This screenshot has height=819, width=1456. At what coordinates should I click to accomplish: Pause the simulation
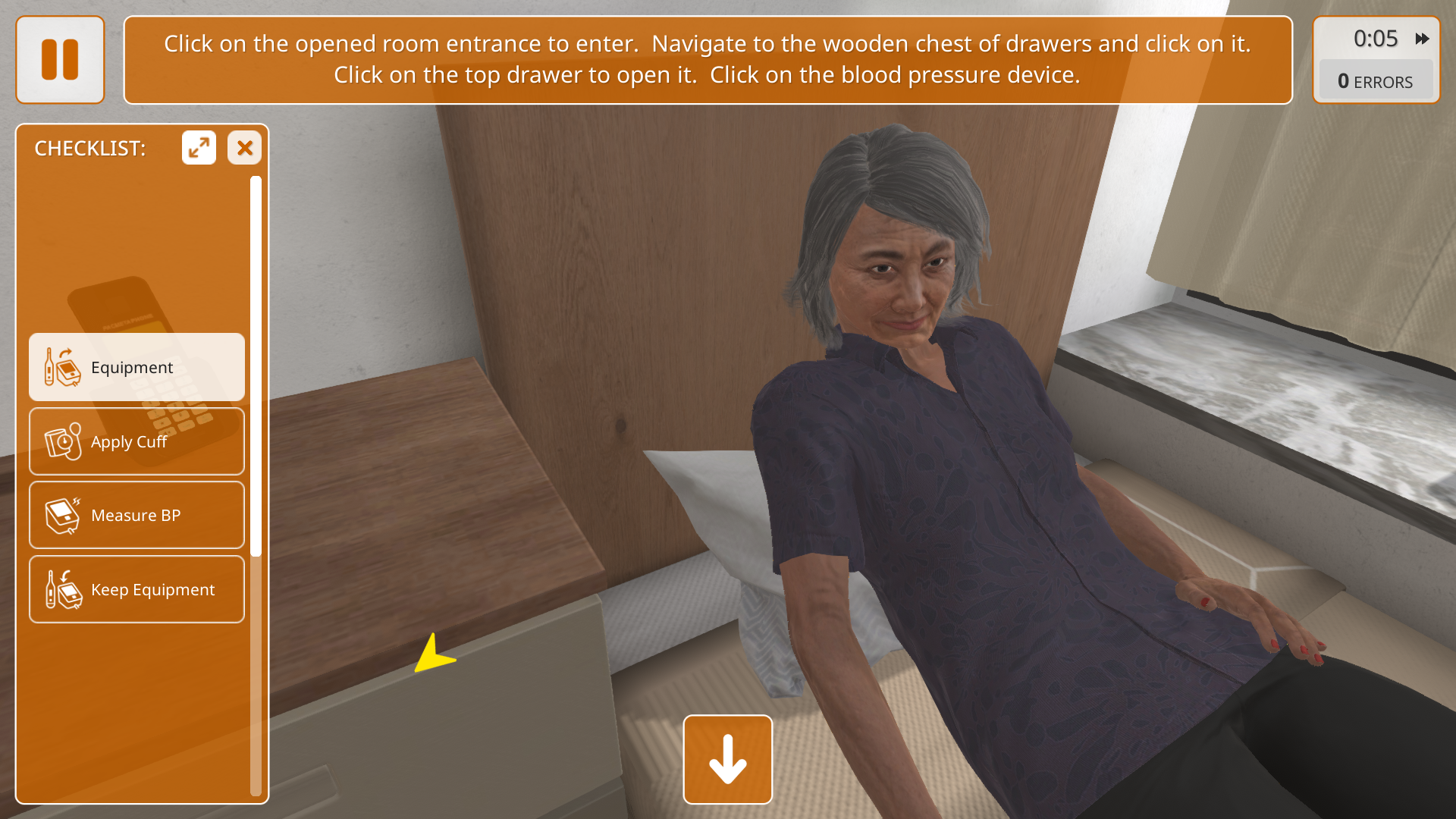pos(60,60)
